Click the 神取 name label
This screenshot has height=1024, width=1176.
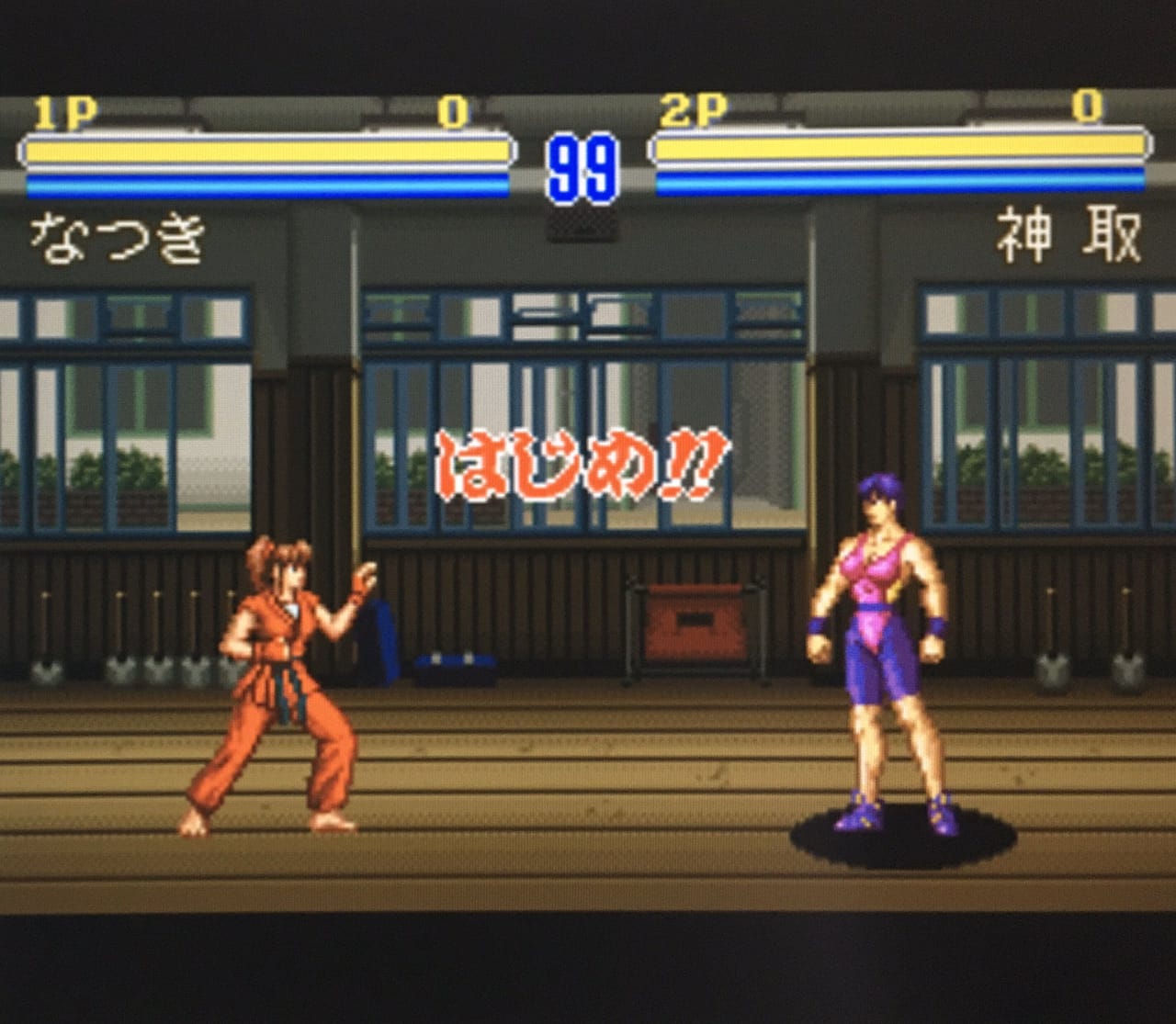pos(1066,237)
